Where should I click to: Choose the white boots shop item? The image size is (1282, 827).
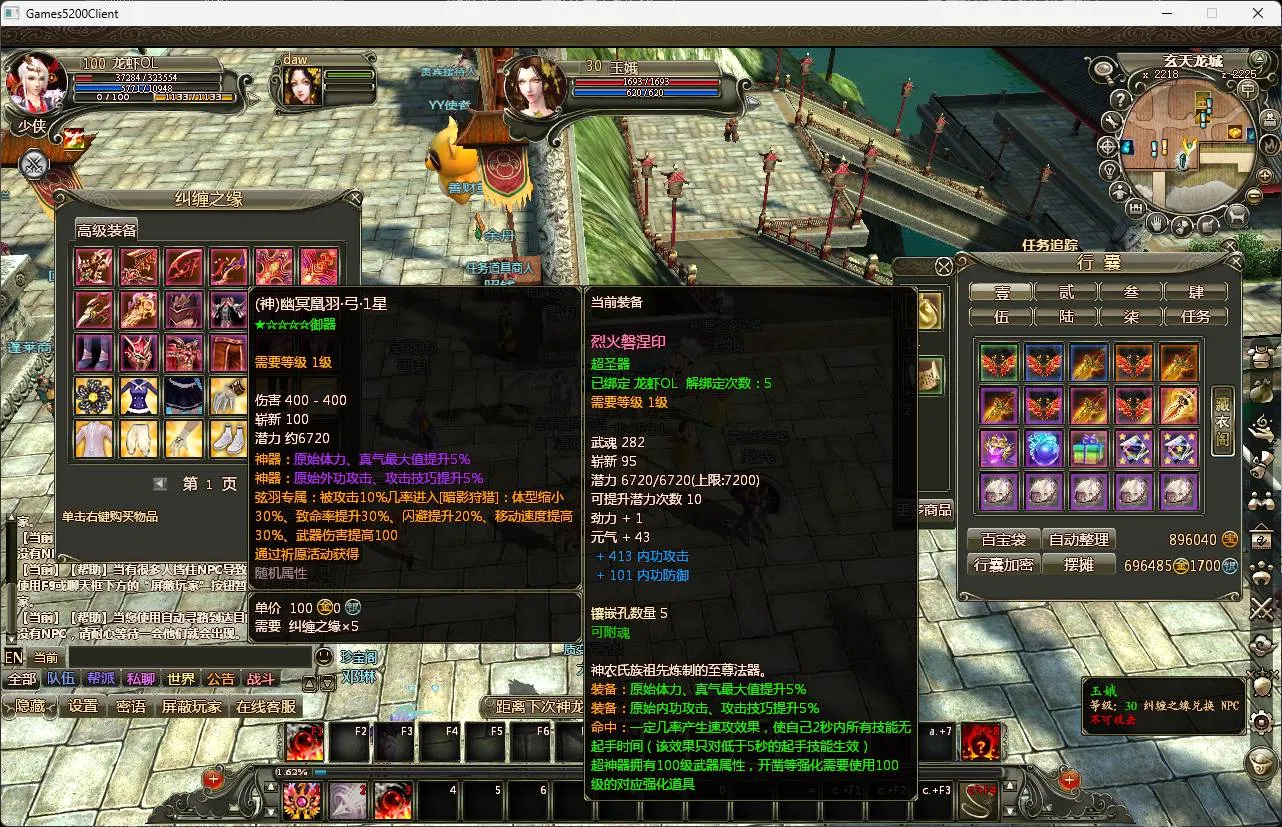[x=229, y=438]
